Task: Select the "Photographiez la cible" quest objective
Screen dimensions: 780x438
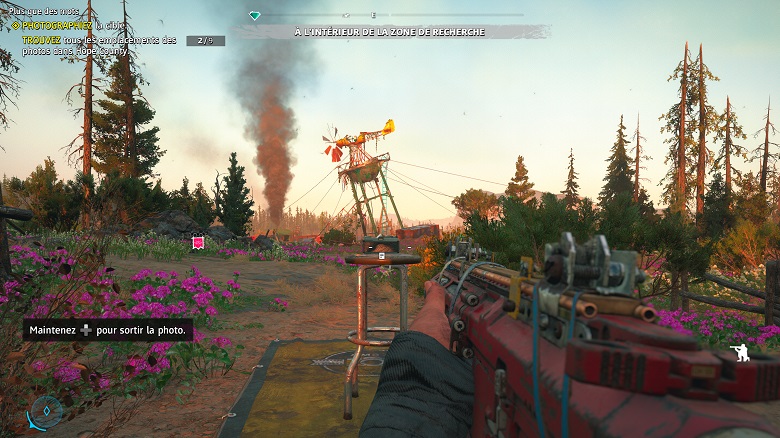Action: [x=70, y=25]
